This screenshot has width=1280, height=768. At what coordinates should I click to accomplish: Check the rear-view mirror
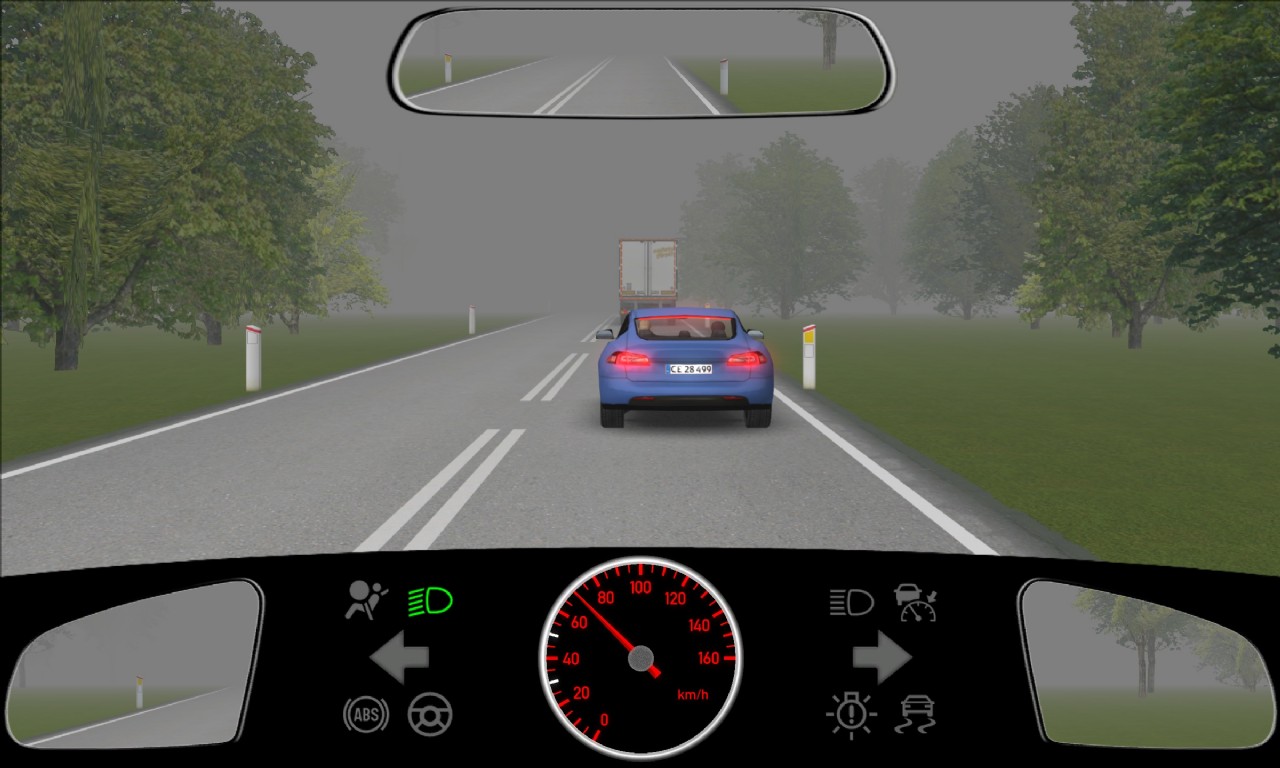641,62
